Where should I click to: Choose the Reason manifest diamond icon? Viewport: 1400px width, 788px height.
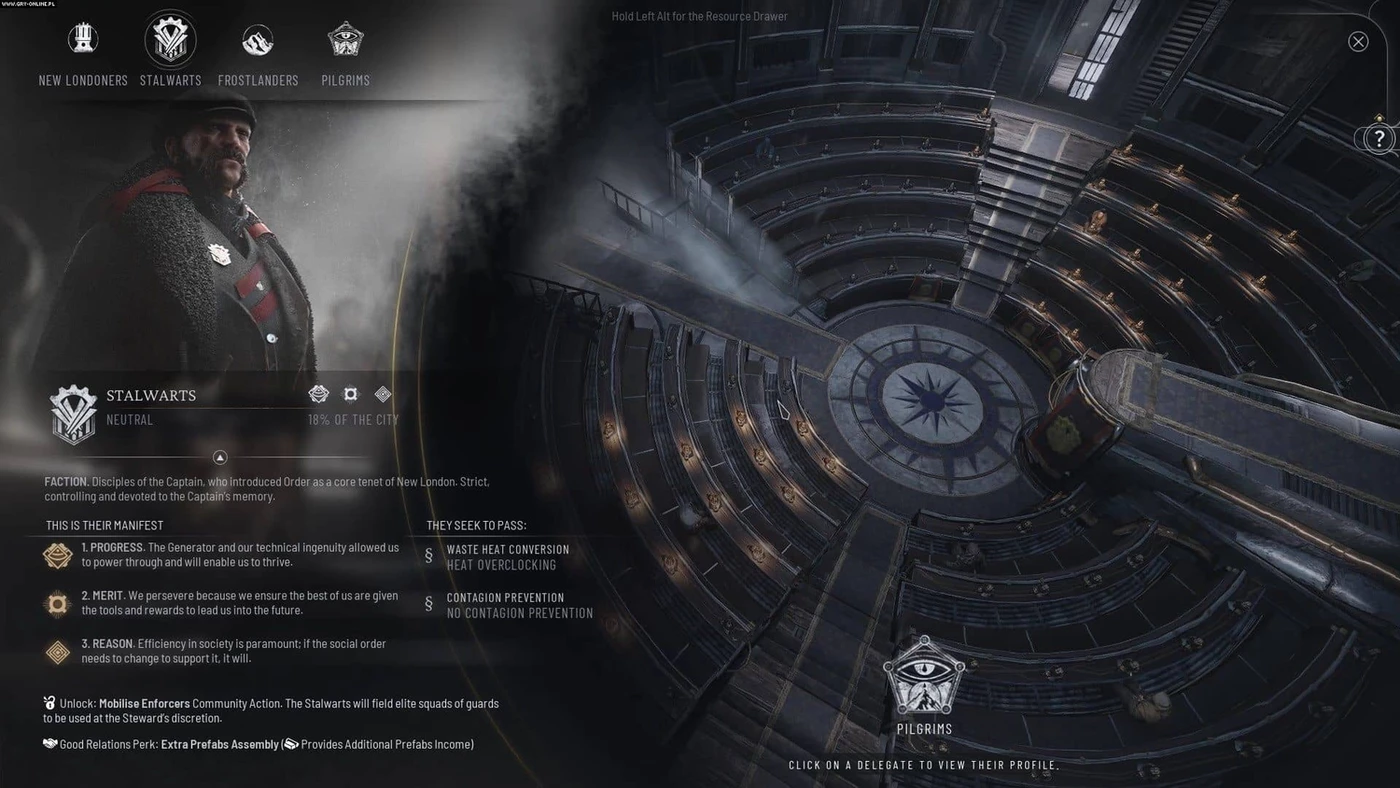tap(58, 652)
